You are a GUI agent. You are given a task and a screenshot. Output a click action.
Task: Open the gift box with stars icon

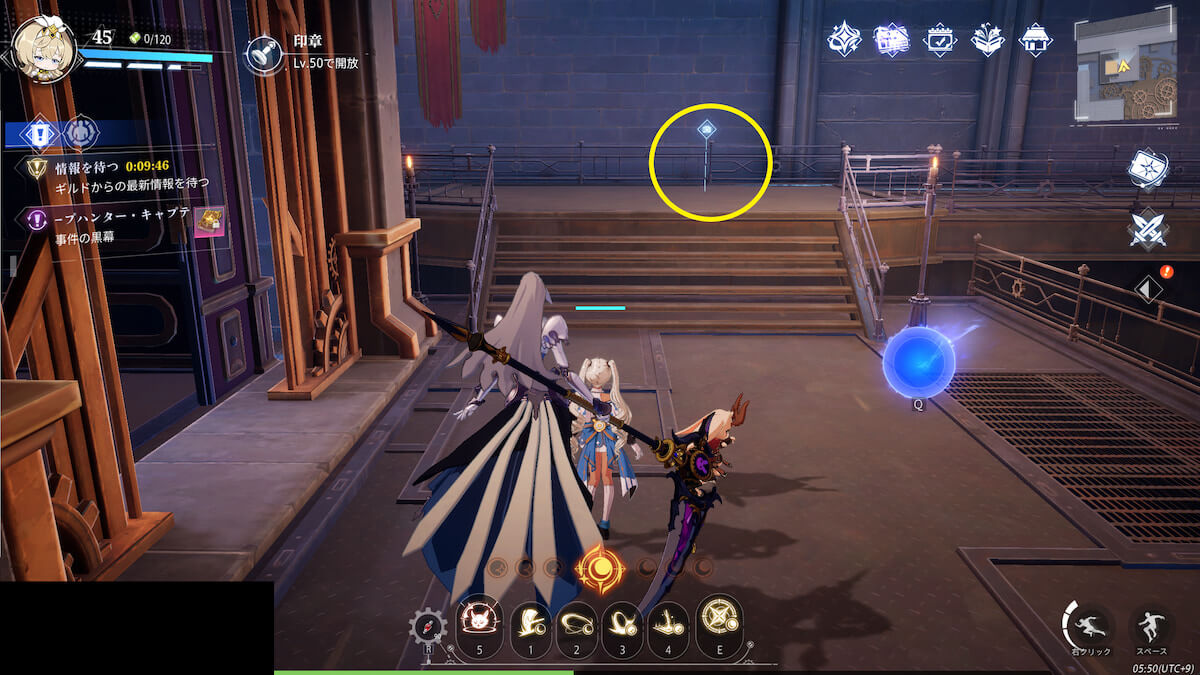[988, 40]
